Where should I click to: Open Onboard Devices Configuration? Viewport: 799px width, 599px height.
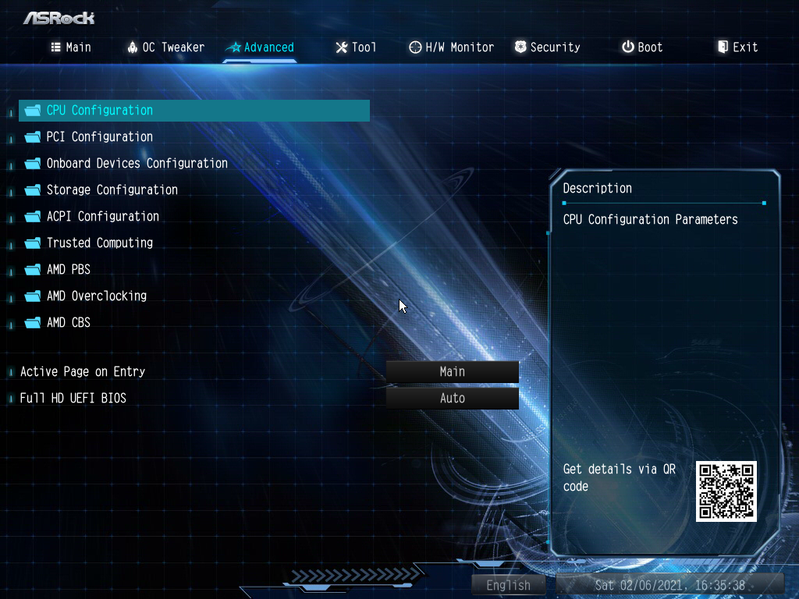pyautogui.click(x=137, y=163)
